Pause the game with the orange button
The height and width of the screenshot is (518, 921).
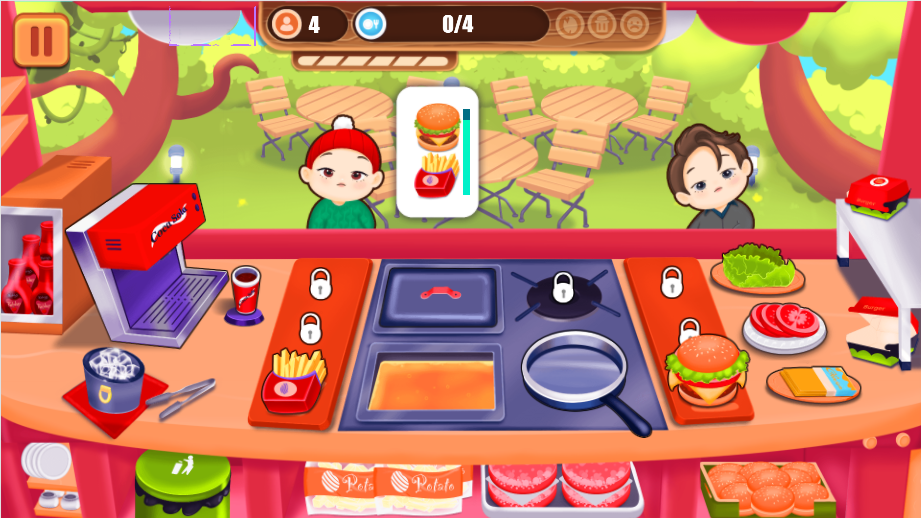click(x=41, y=40)
